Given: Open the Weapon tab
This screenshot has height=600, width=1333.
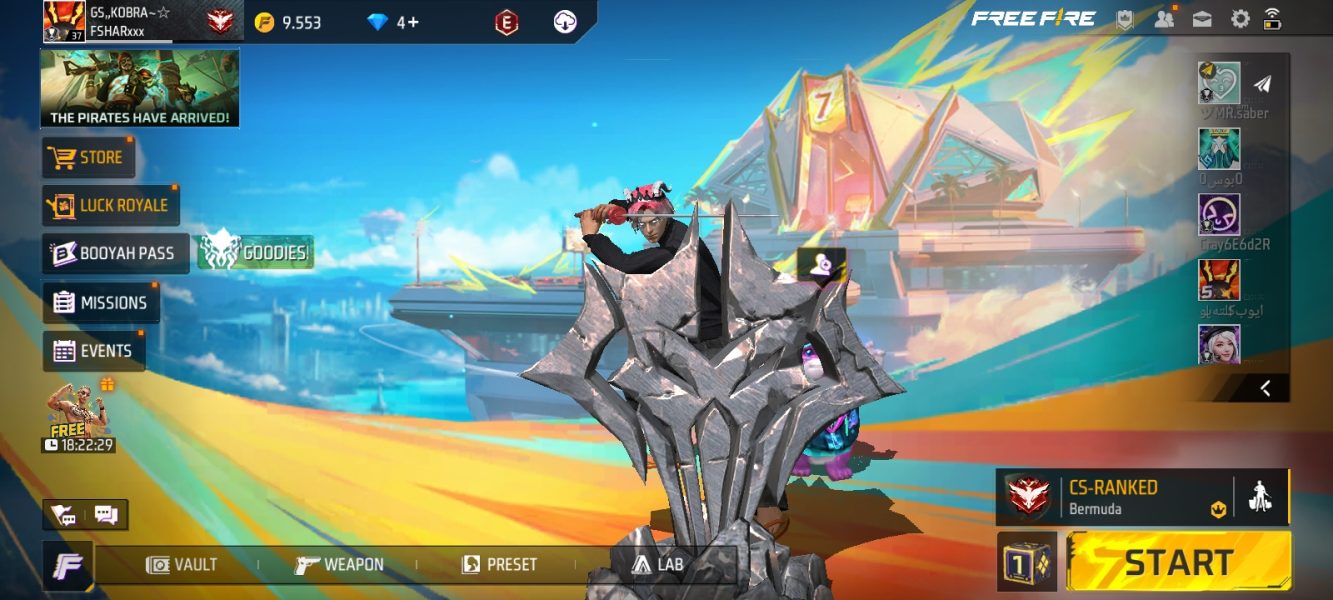Looking at the screenshot, I should coord(340,565).
